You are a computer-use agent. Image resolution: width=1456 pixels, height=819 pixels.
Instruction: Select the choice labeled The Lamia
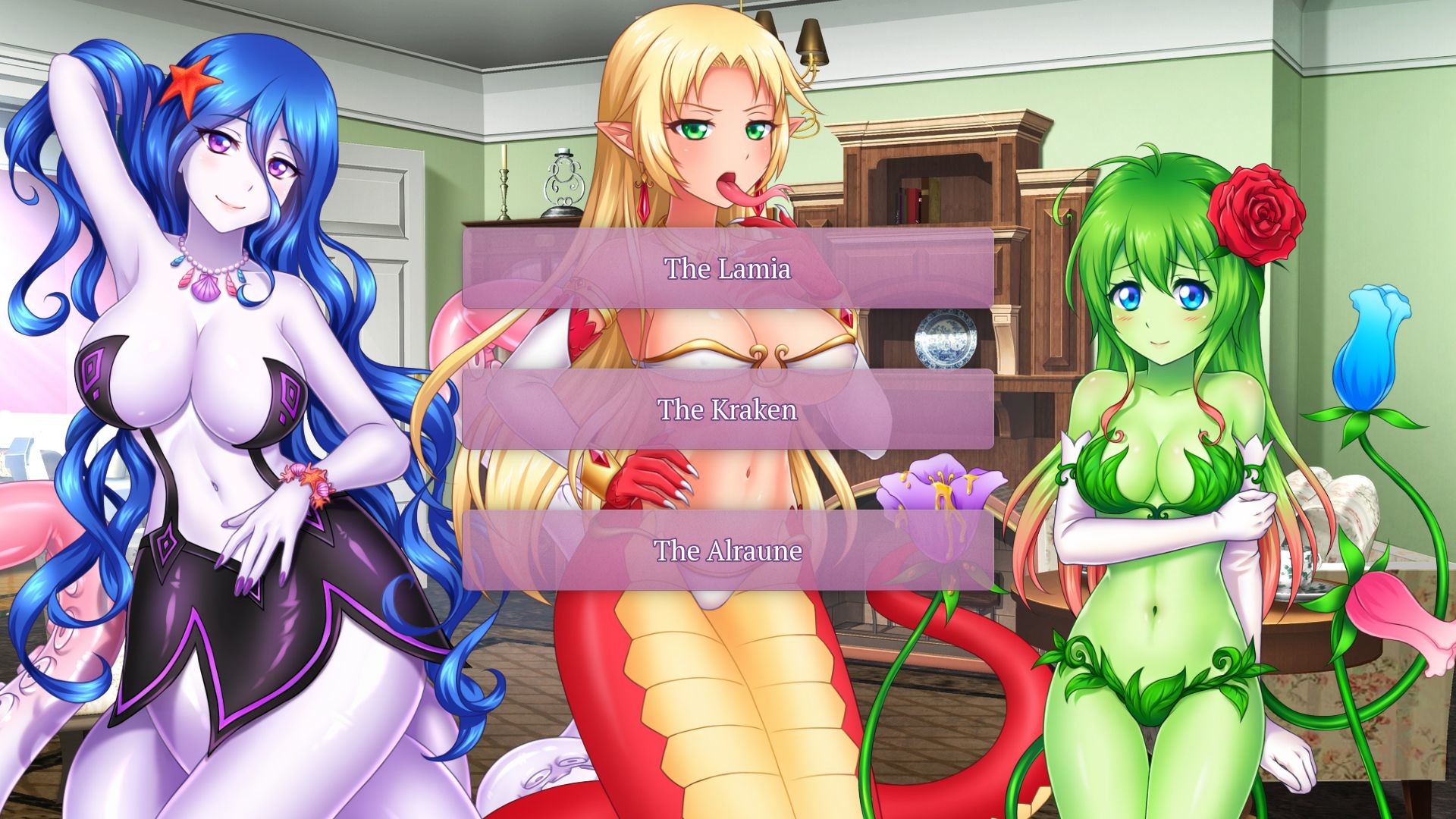click(728, 267)
